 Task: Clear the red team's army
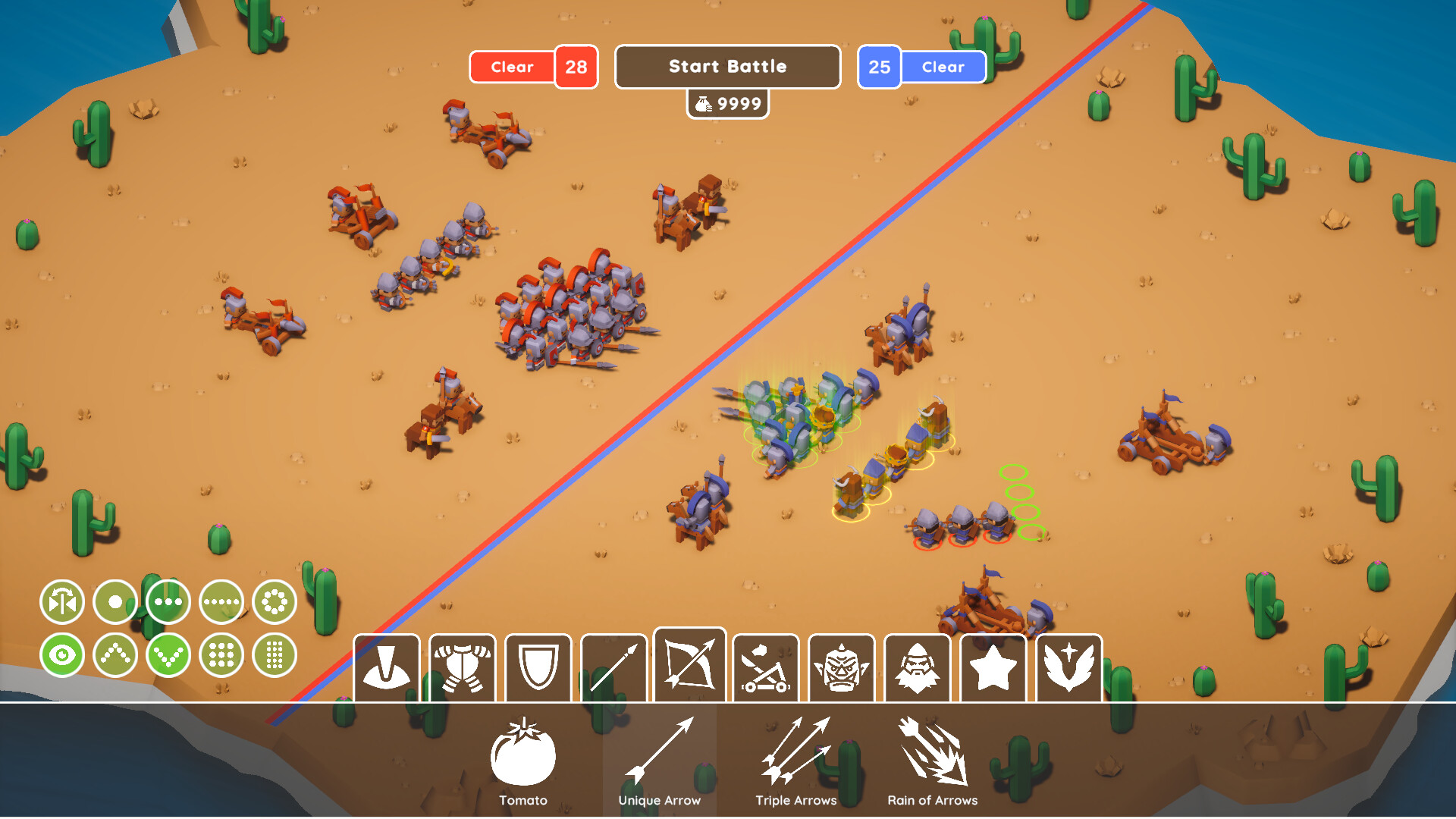click(512, 67)
